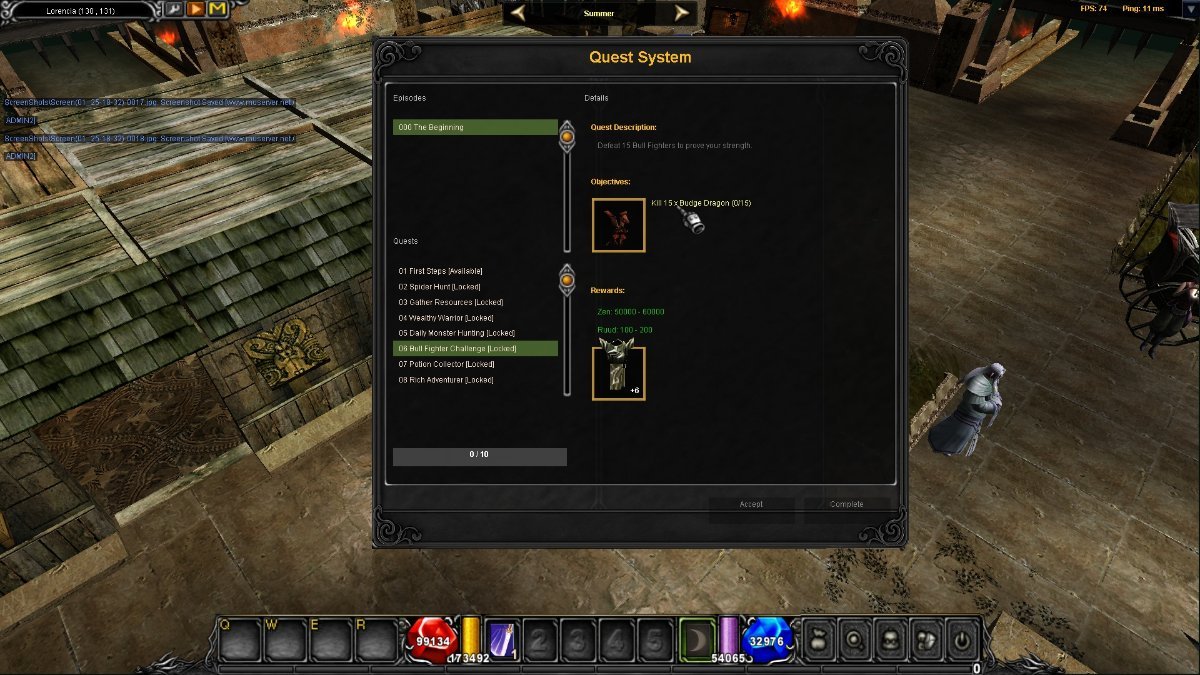Select the 01 First Steps quest
Image resolution: width=1200 pixels, height=675 pixels.
(441, 271)
